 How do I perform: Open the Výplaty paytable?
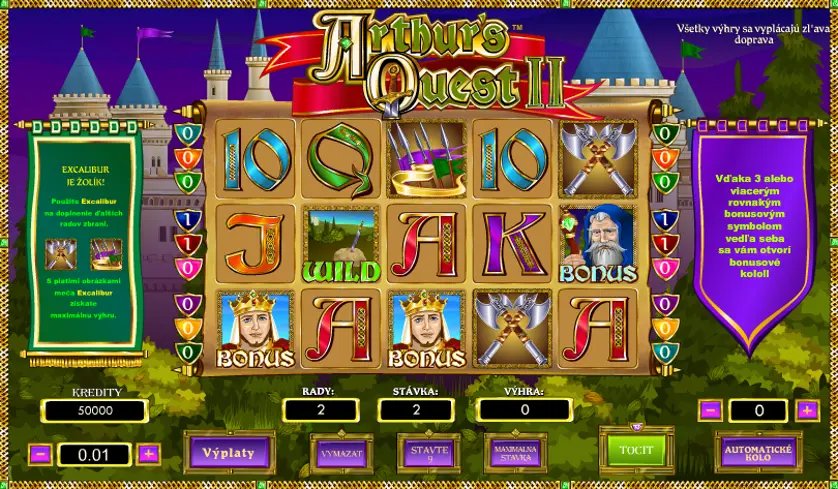coord(228,453)
